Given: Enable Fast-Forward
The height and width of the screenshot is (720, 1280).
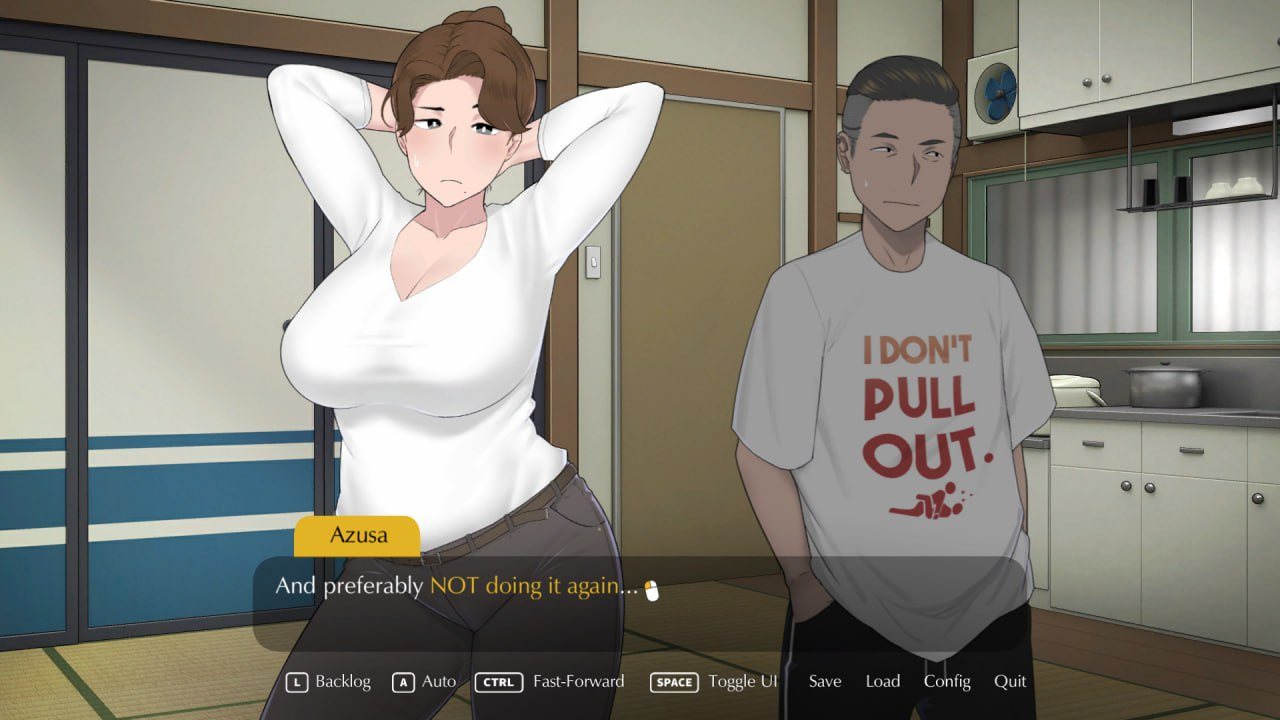Looking at the screenshot, I should (x=580, y=681).
